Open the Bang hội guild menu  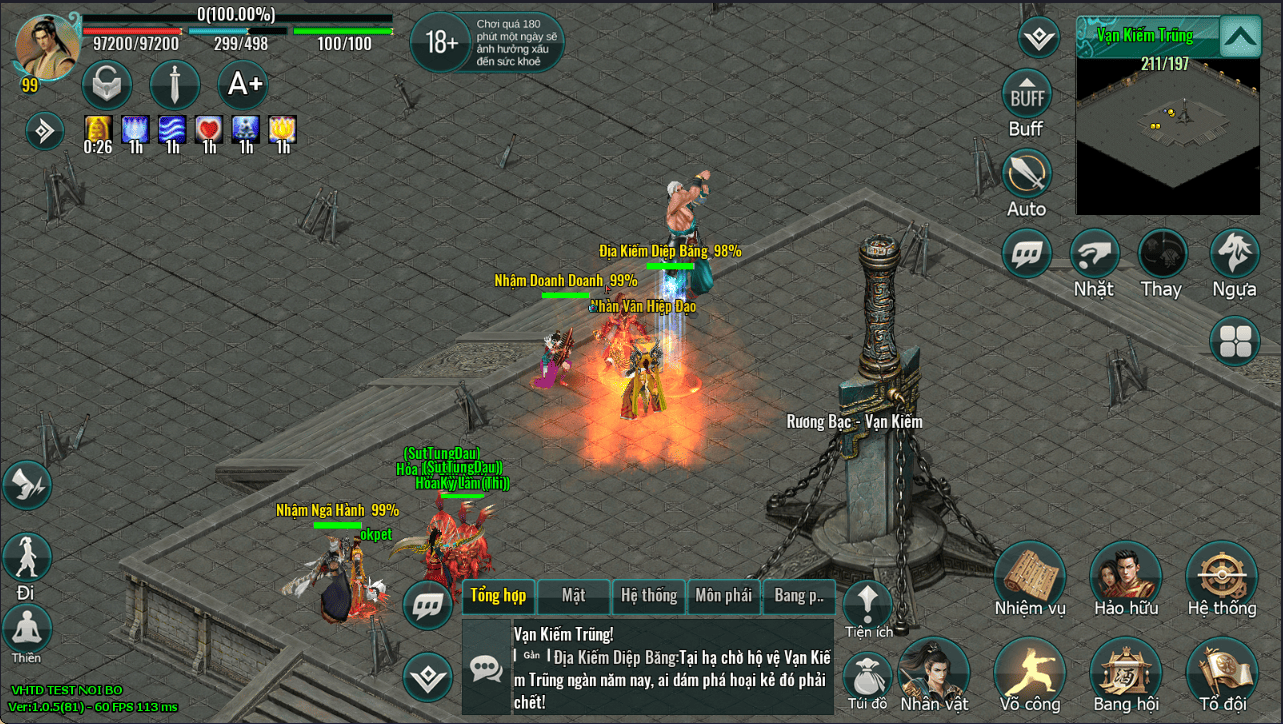point(1126,672)
